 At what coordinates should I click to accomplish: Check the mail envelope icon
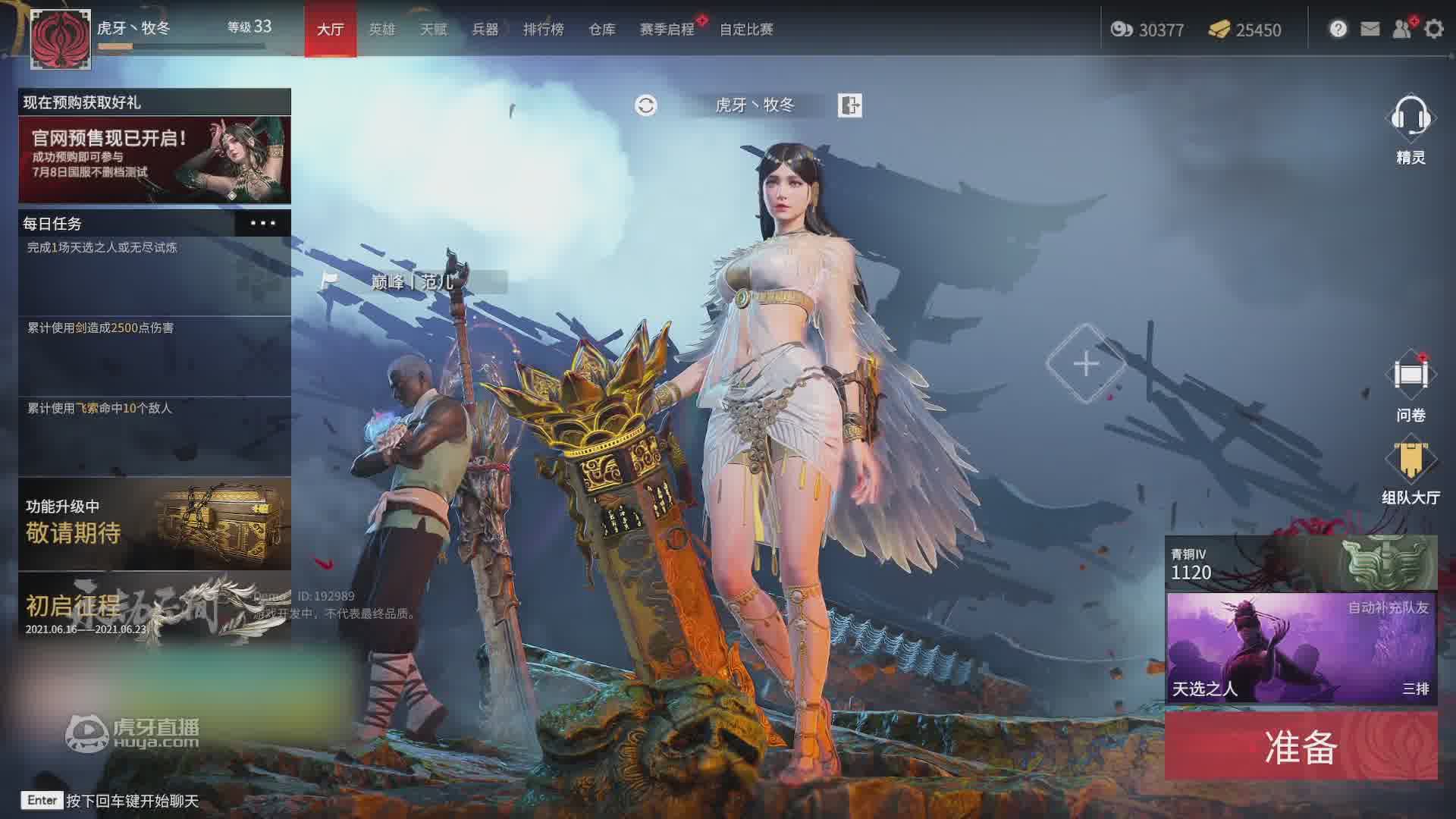pos(1370,30)
